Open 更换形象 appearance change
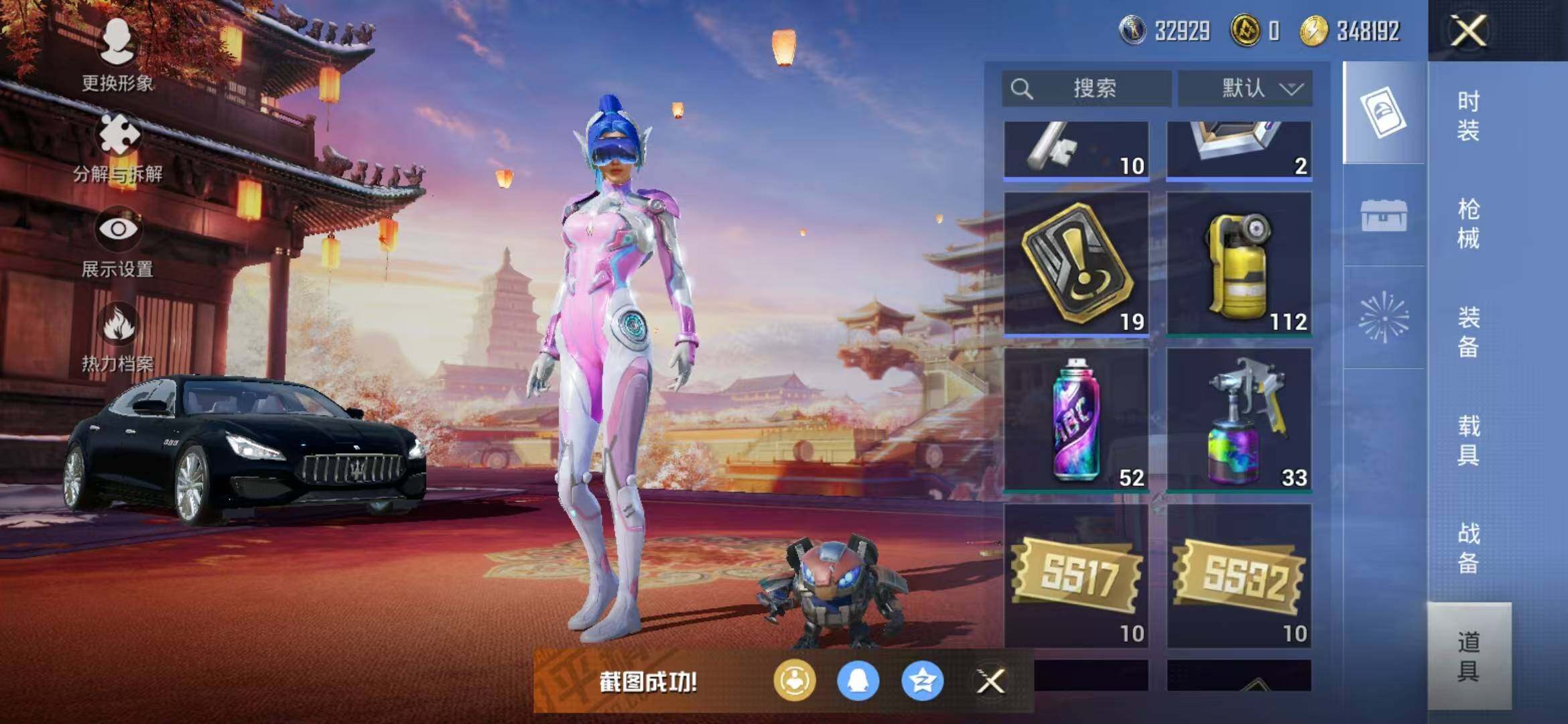 (117, 55)
